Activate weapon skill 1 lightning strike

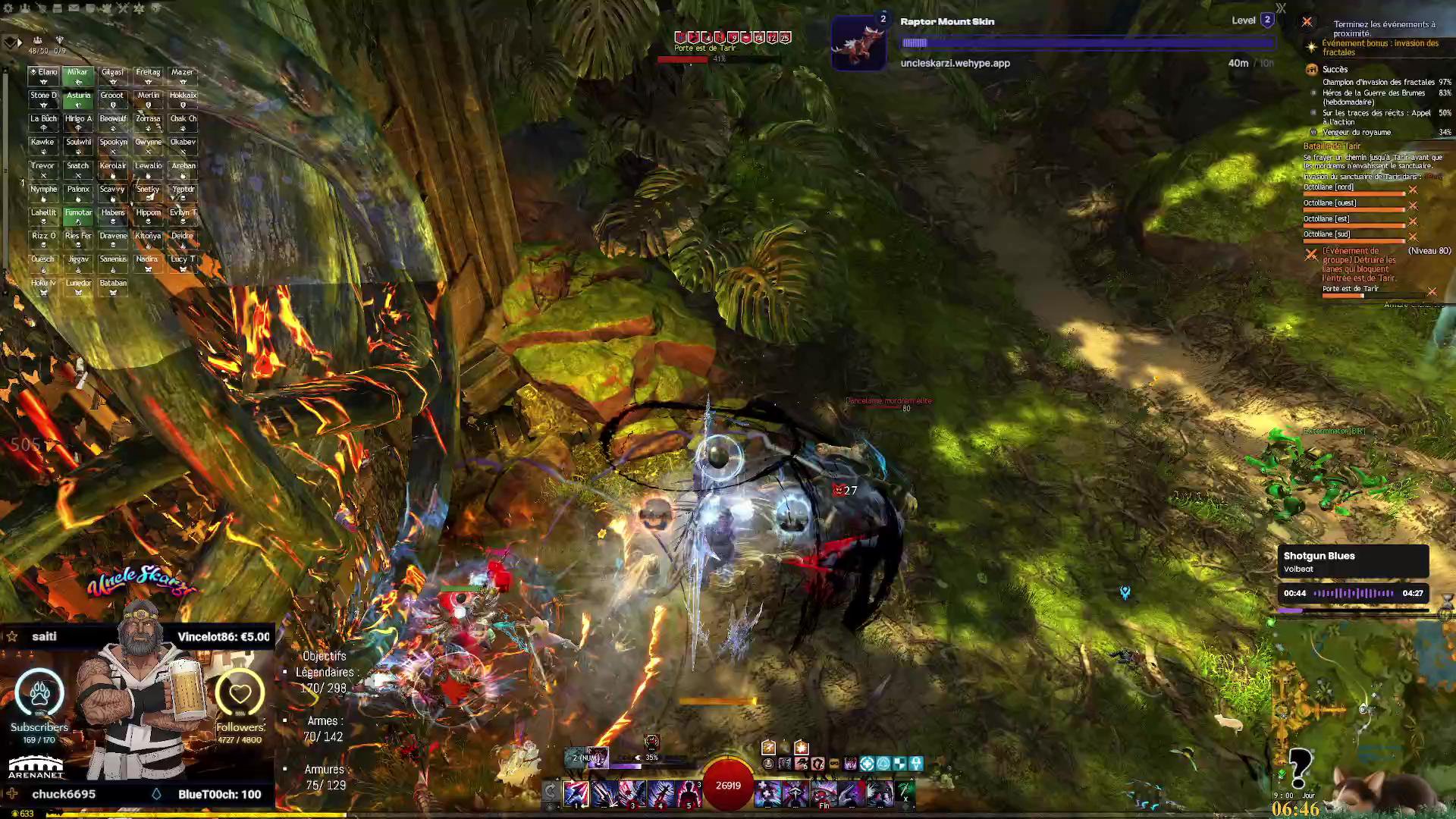576,793
